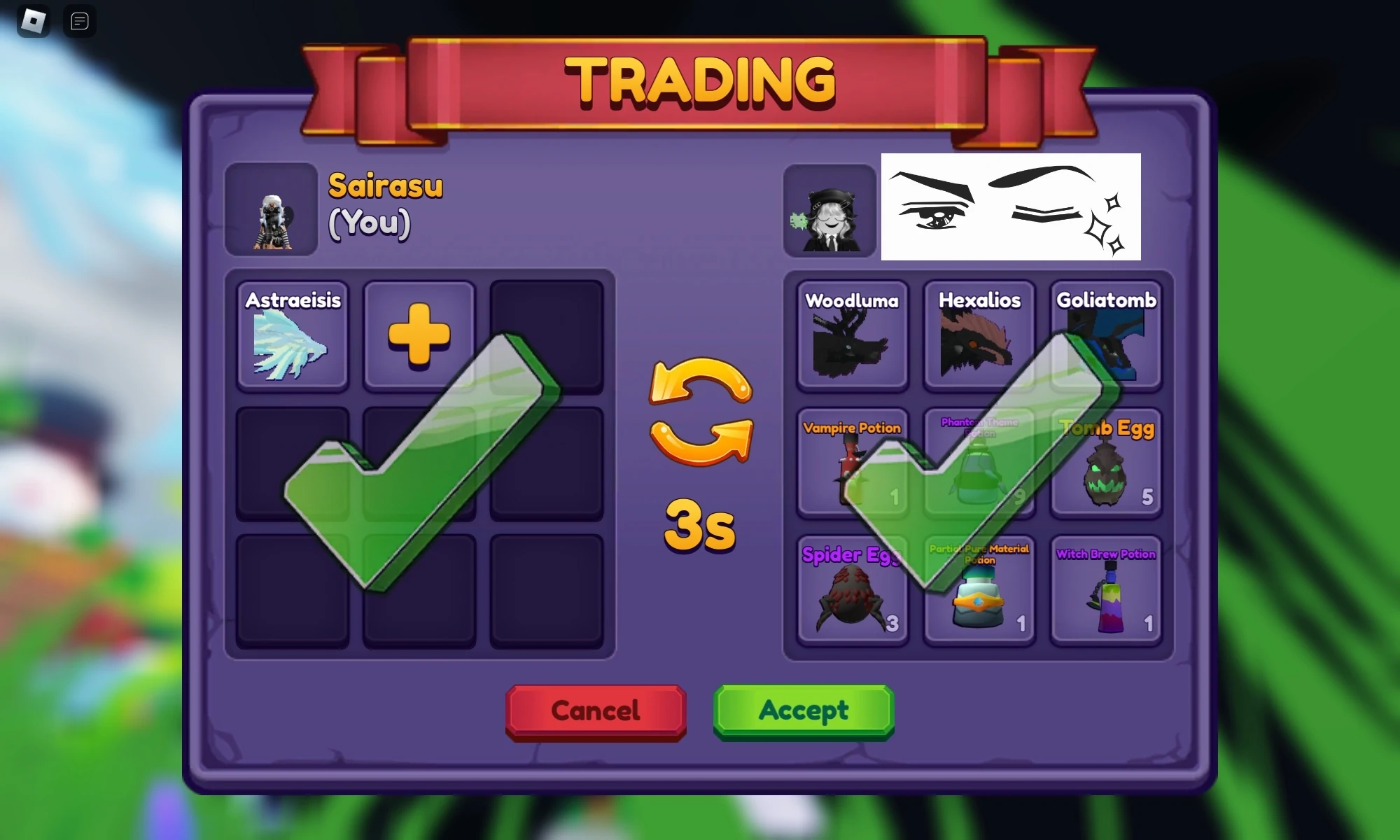Click the Witch Brew Potion item
Viewport: 1400px width, 840px height.
pos(1106,589)
